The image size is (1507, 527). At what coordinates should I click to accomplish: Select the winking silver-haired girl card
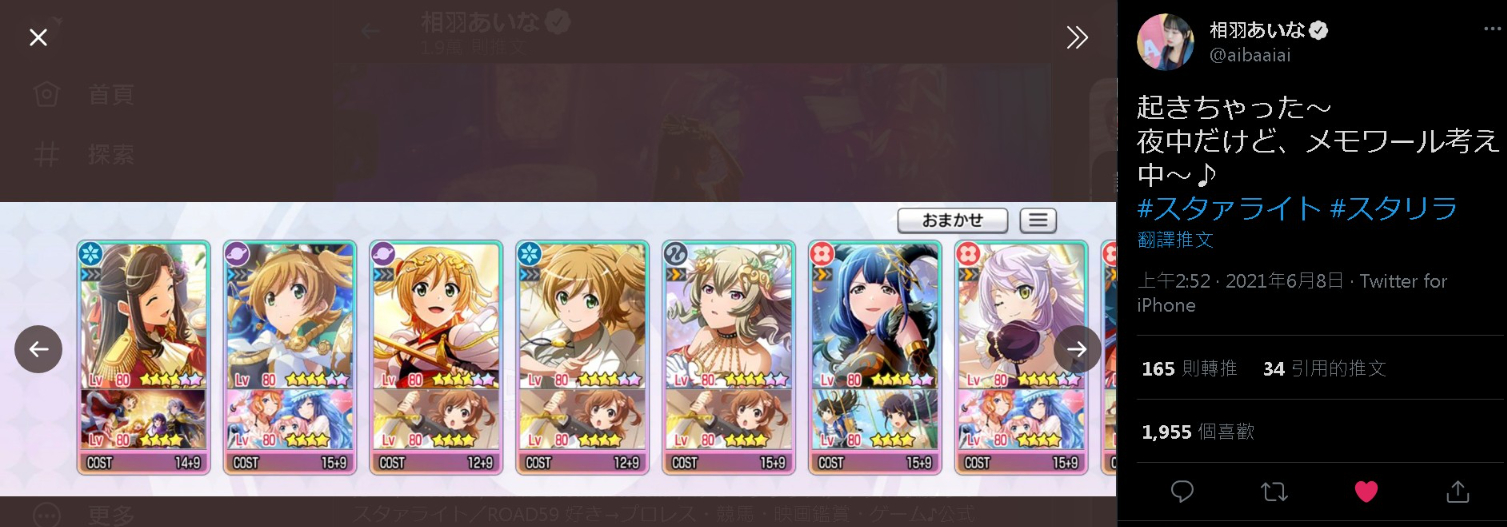pos(1020,357)
